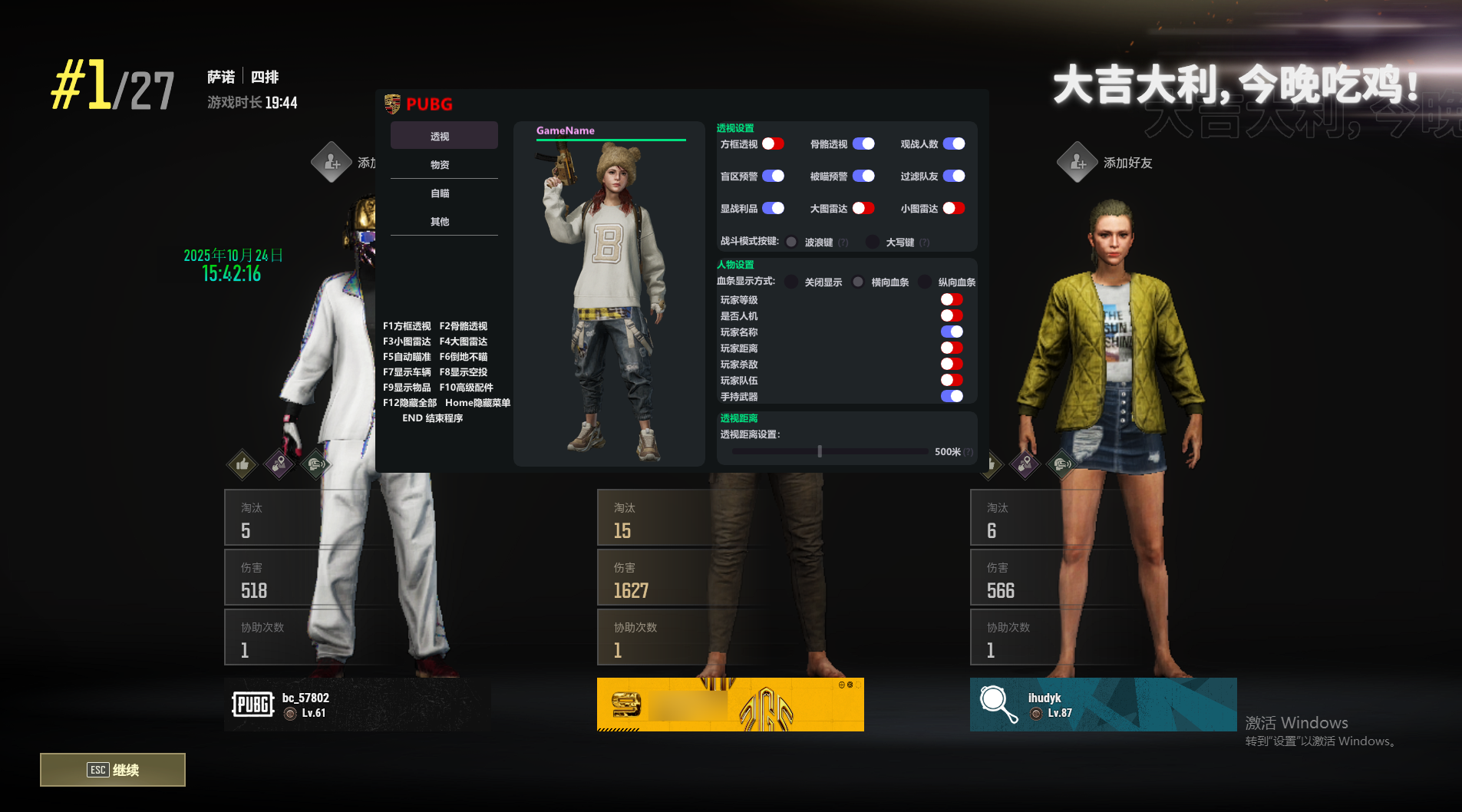1462x812 pixels.
Task: Choose ihudyk's helmet voice commendation icon
Action: pos(1061,464)
